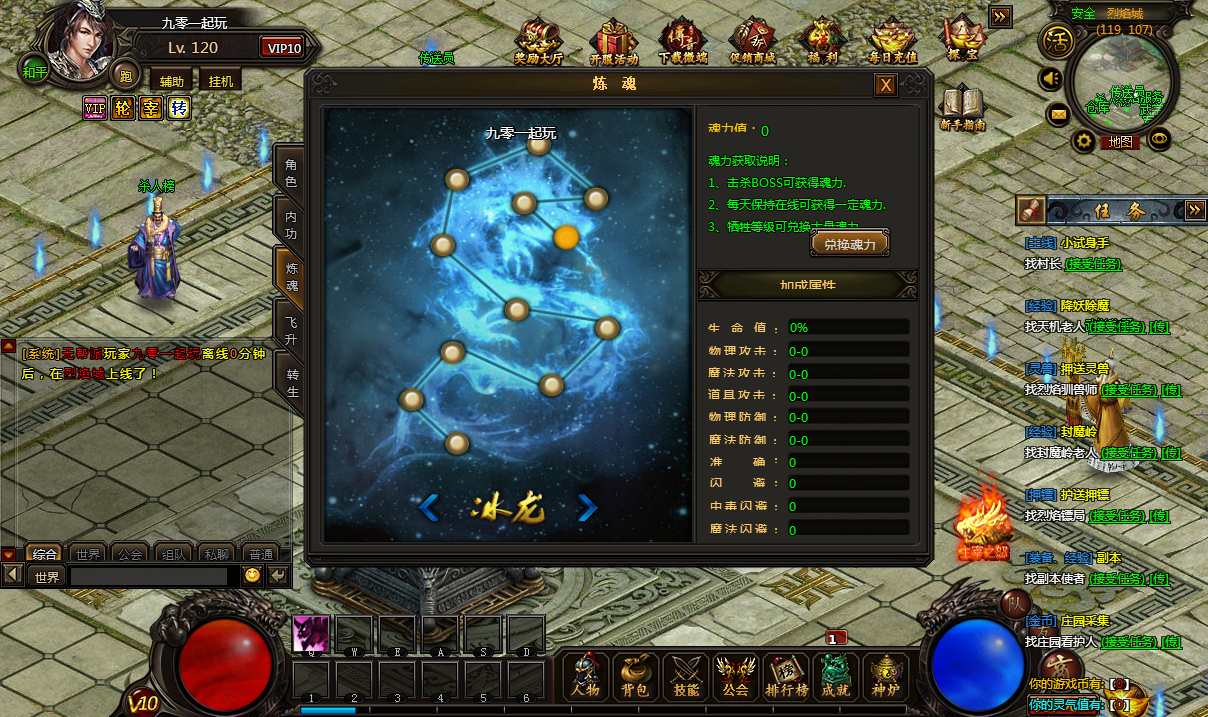
Task: Click the chat message input field
Action: pos(149,577)
